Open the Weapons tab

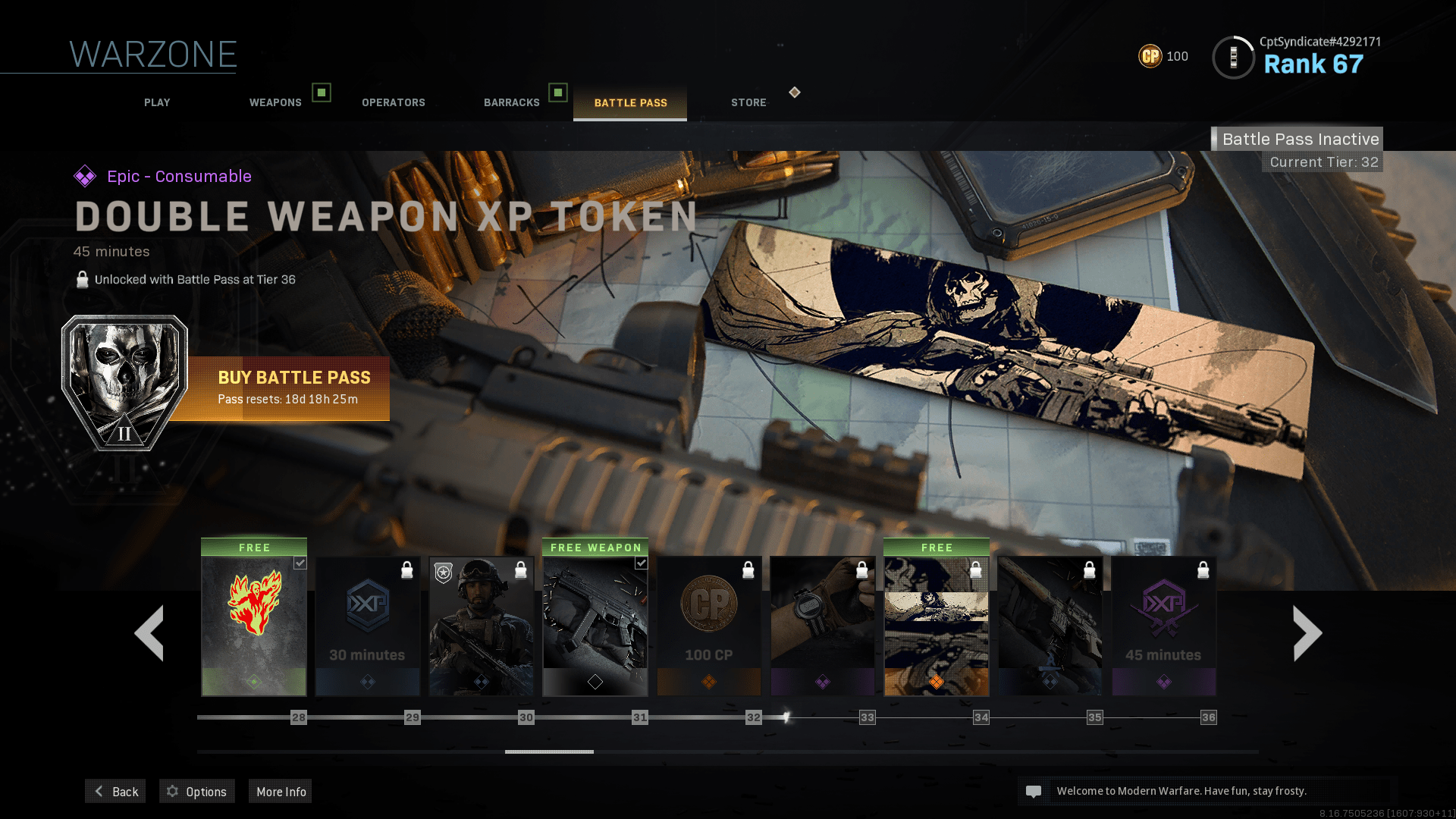coord(275,102)
